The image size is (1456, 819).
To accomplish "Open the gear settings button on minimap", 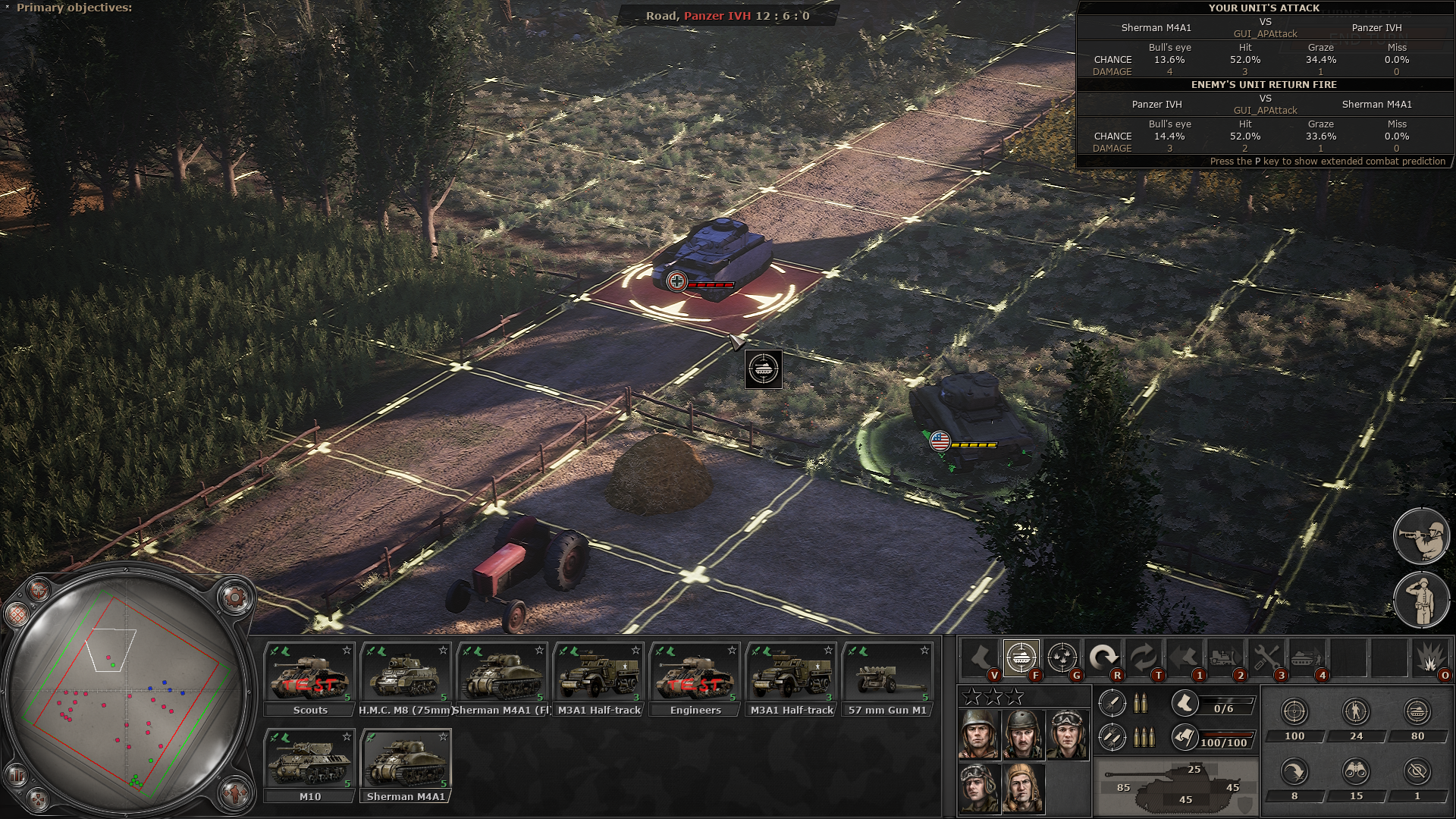I will (235, 598).
